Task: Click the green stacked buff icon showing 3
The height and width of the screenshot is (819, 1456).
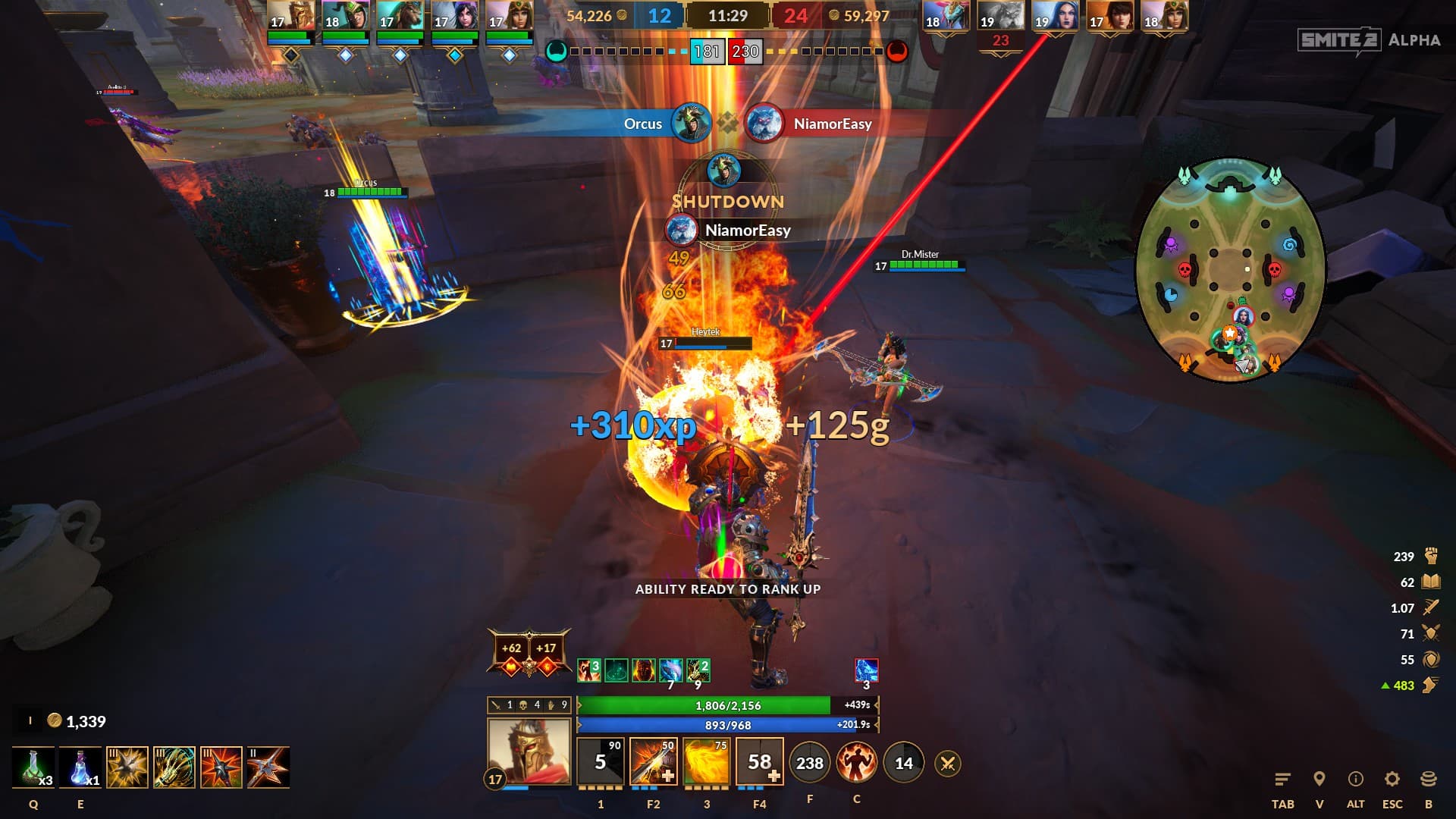Action: click(589, 670)
